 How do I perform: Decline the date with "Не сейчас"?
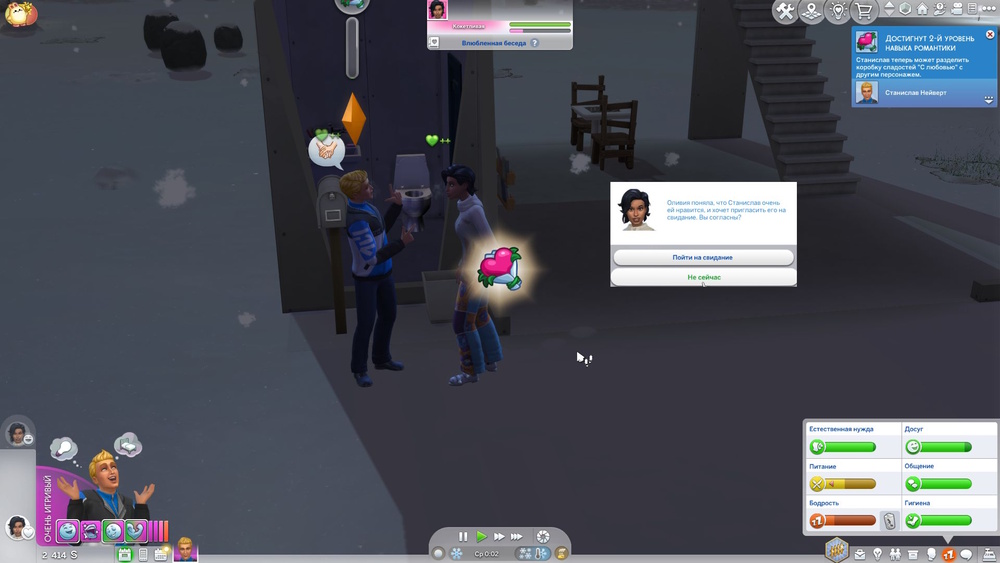pyautogui.click(x=702, y=278)
